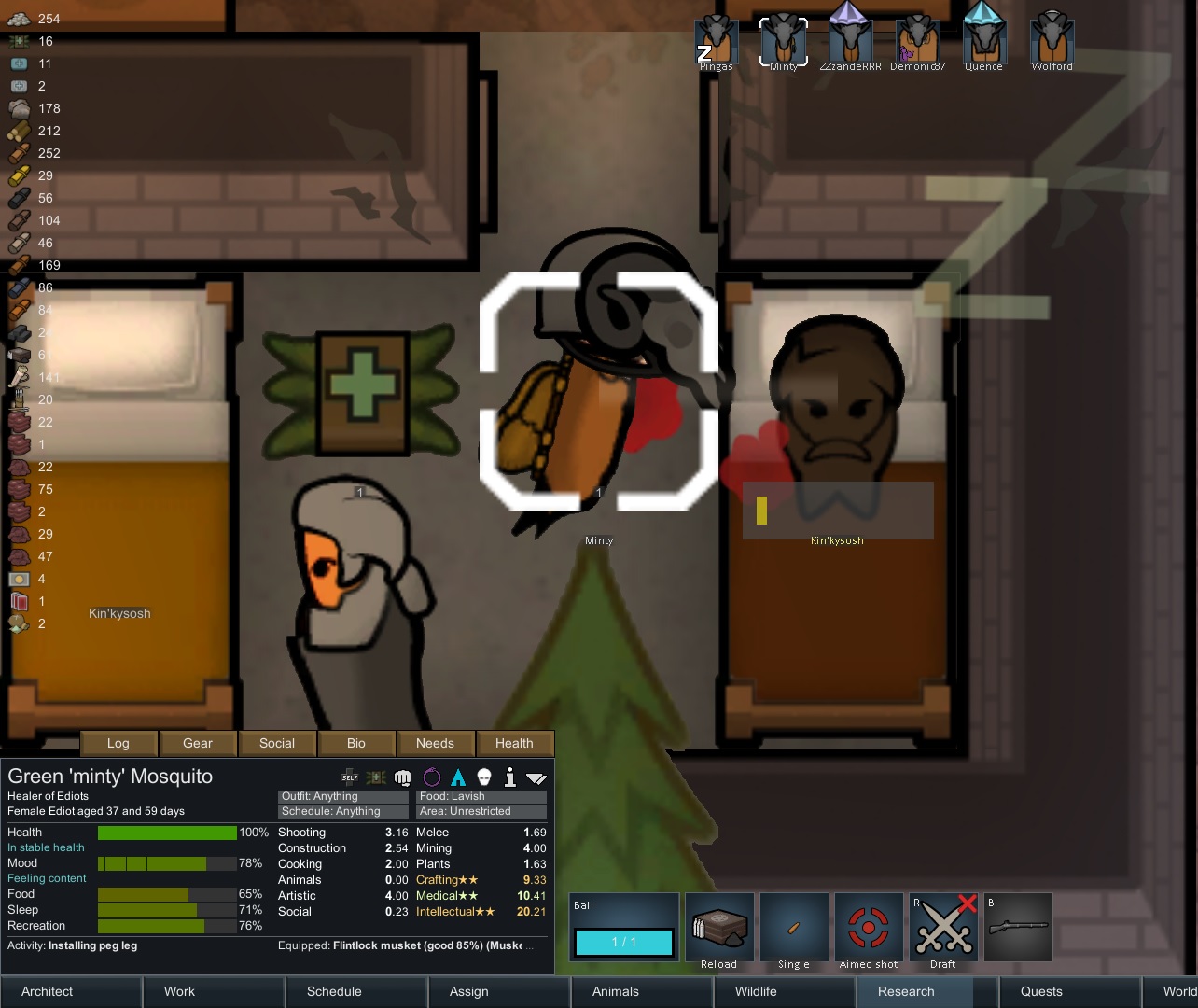The image size is (1198, 1008).
Task: Click the info icon on Minty's panel
Action: click(509, 777)
